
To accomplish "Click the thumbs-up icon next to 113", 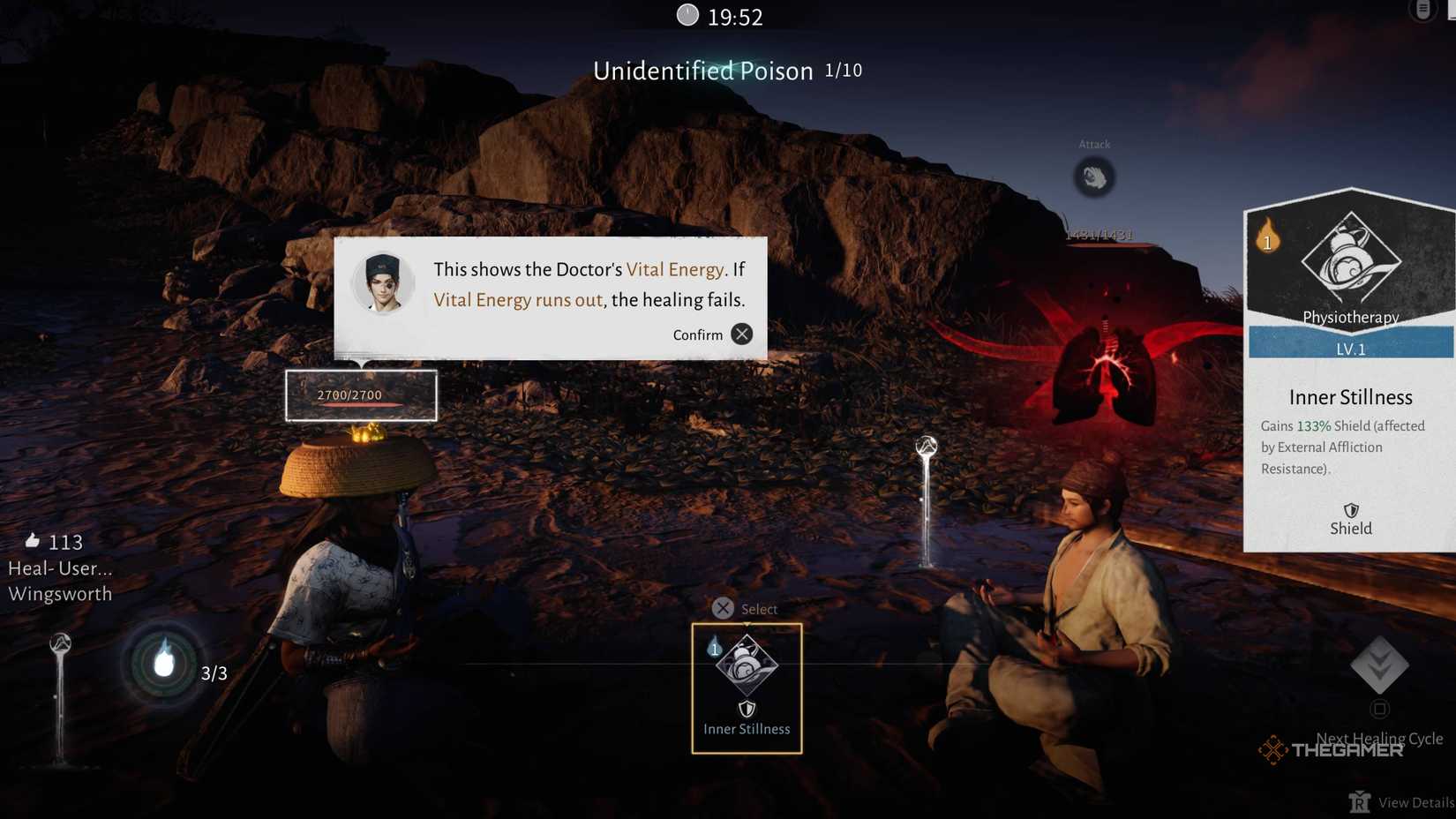I will tap(34, 542).
